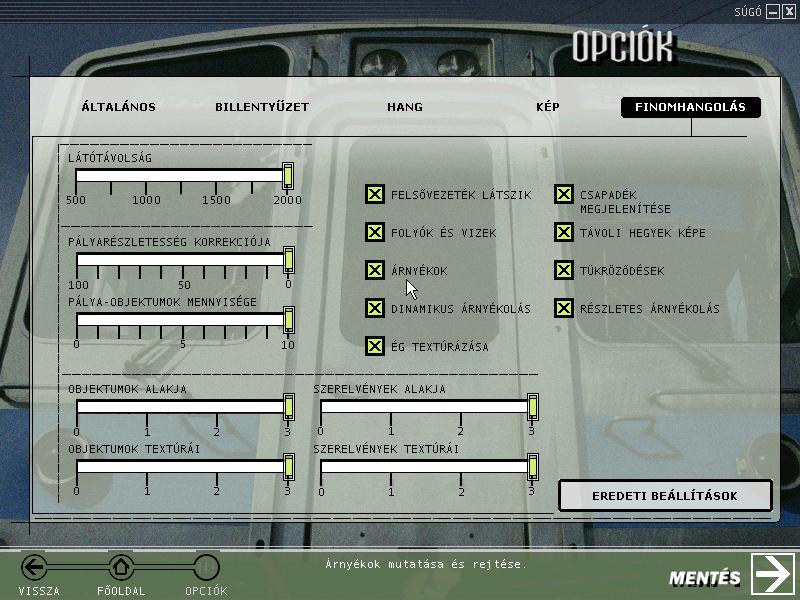Toggle the FELSŐVEZETÉK LÁTSZIK checkbox
The height and width of the screenshot is (600, 800).
pyautogui.click(x=375, y=195)
